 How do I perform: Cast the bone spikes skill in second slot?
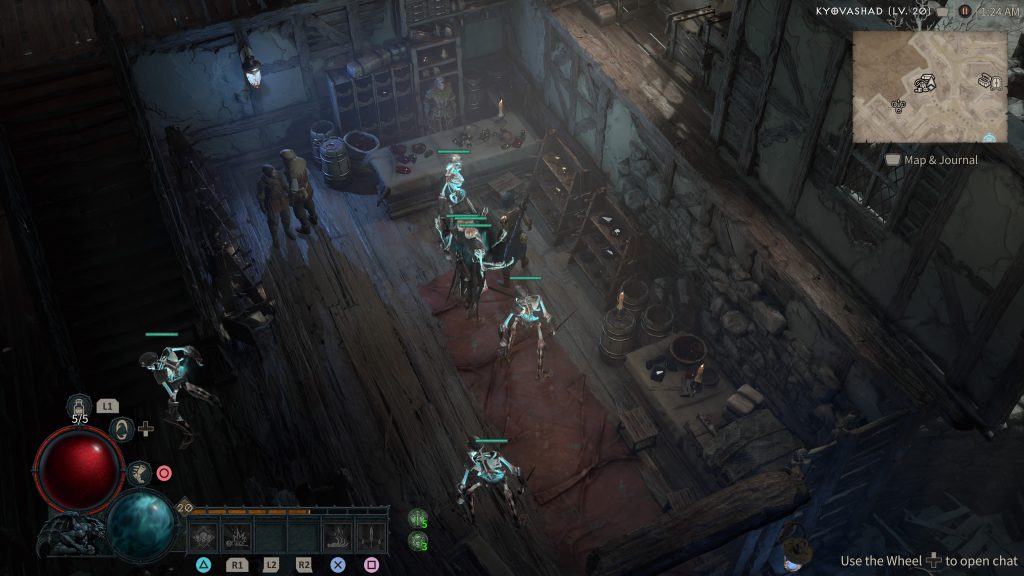[237, 535]
